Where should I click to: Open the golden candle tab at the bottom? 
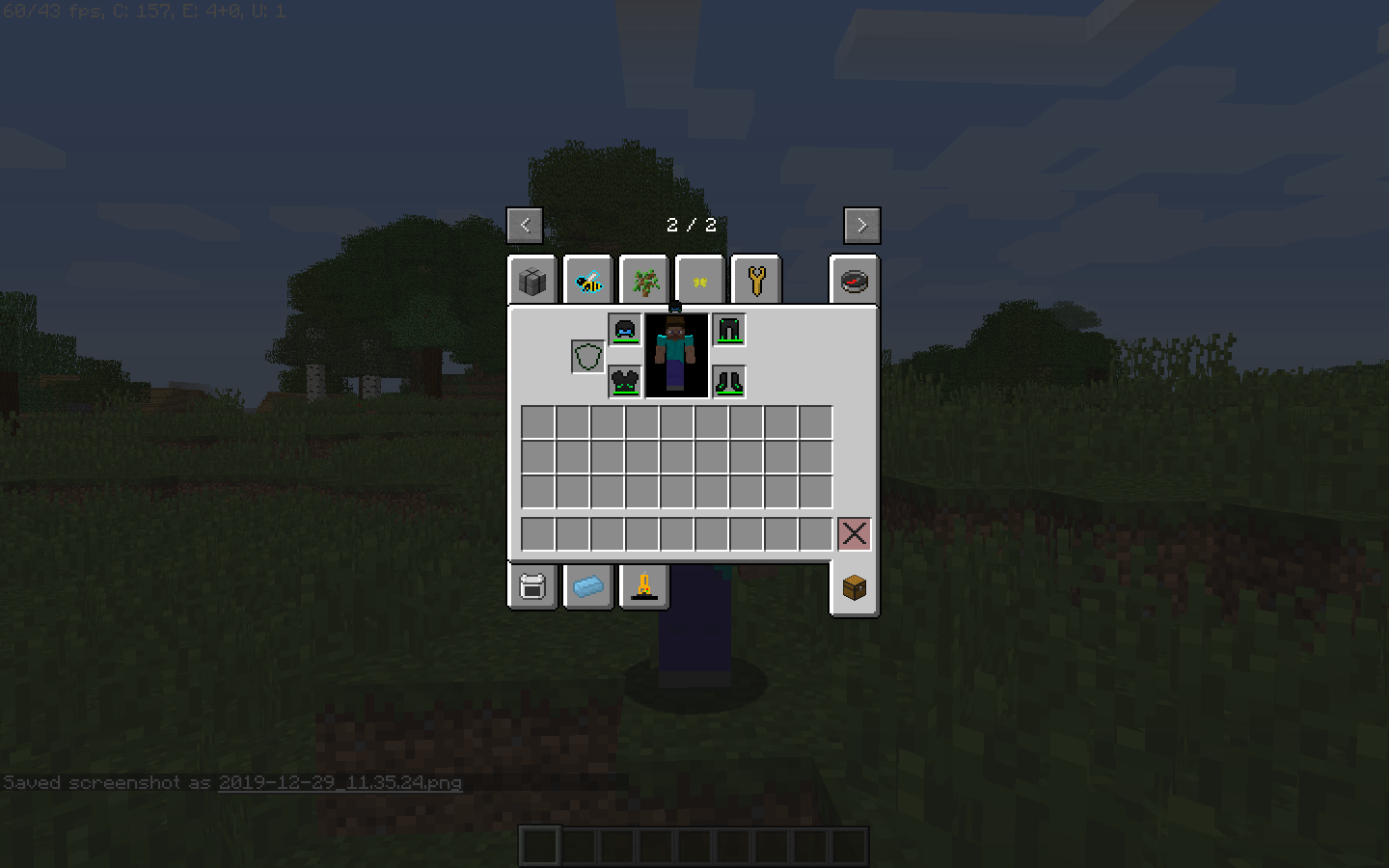643,586
